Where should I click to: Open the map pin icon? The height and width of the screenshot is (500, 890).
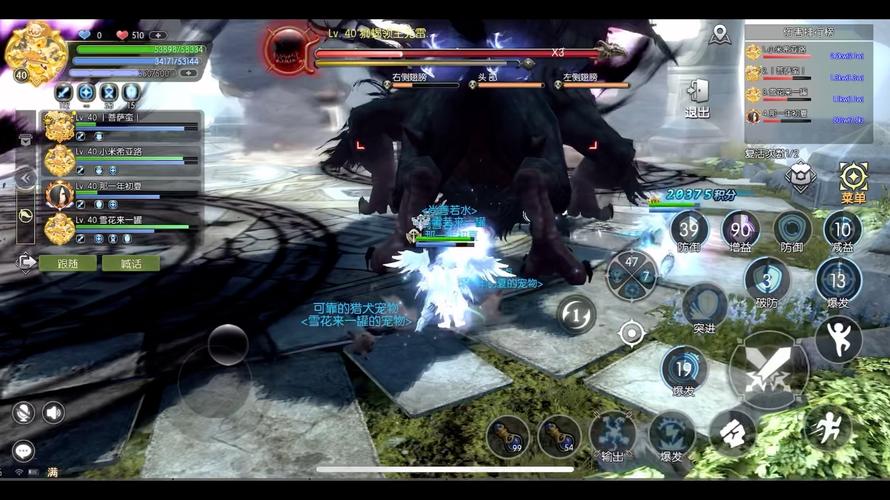pos(719,36)
